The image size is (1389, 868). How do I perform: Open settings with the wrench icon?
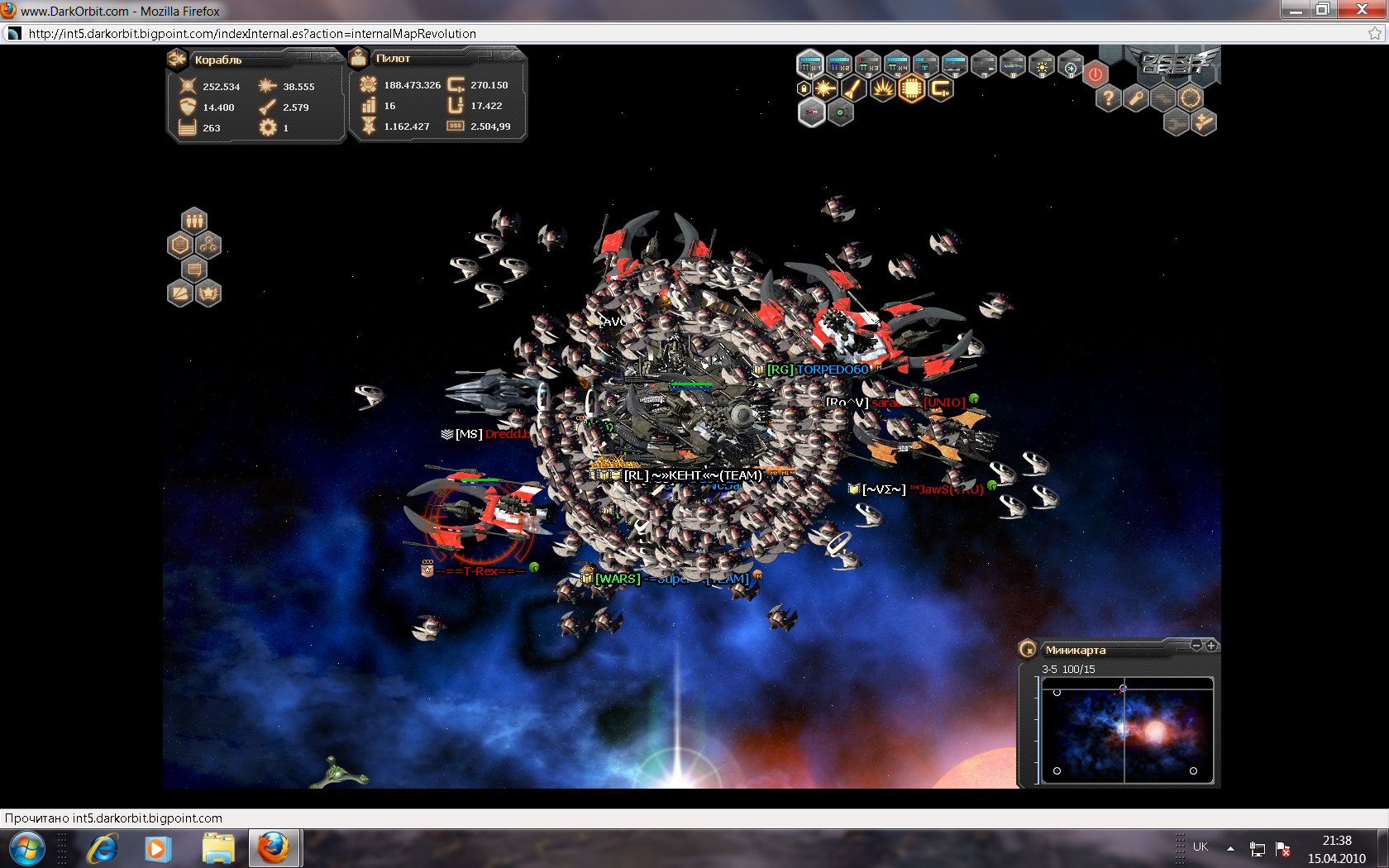(1136, 99)
